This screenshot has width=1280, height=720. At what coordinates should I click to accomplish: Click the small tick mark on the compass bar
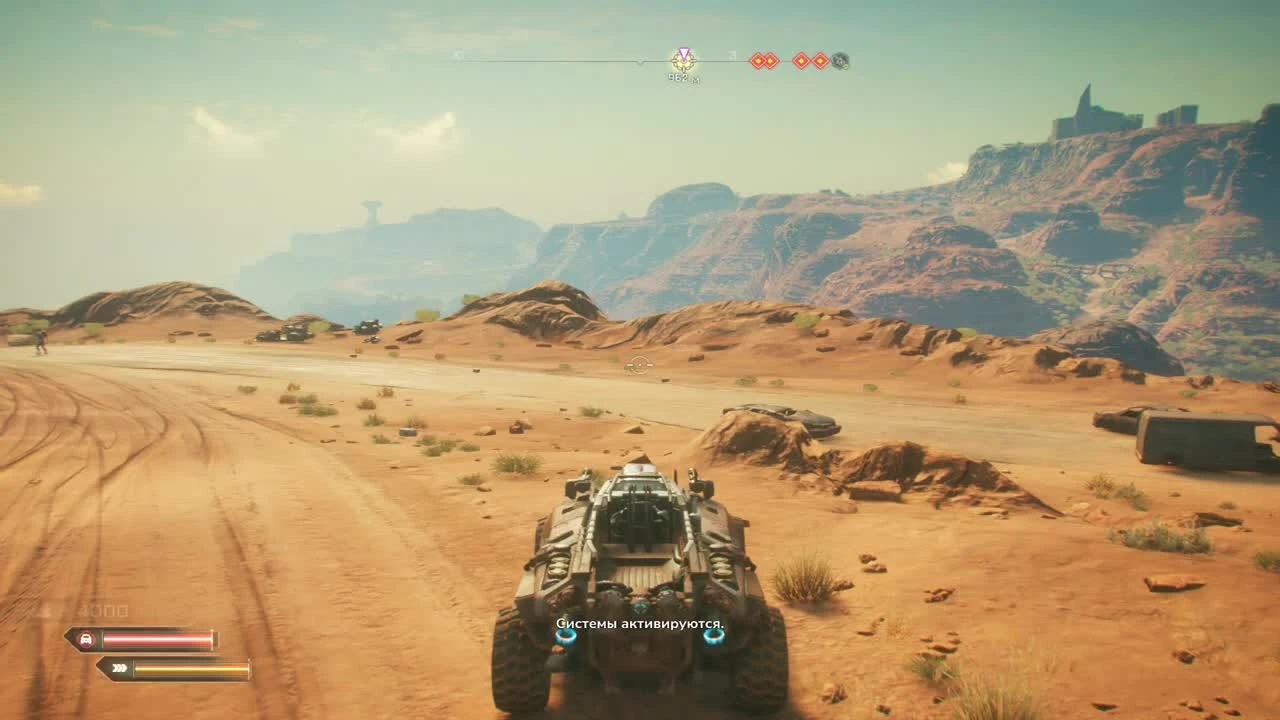click(x=640, y=62)
